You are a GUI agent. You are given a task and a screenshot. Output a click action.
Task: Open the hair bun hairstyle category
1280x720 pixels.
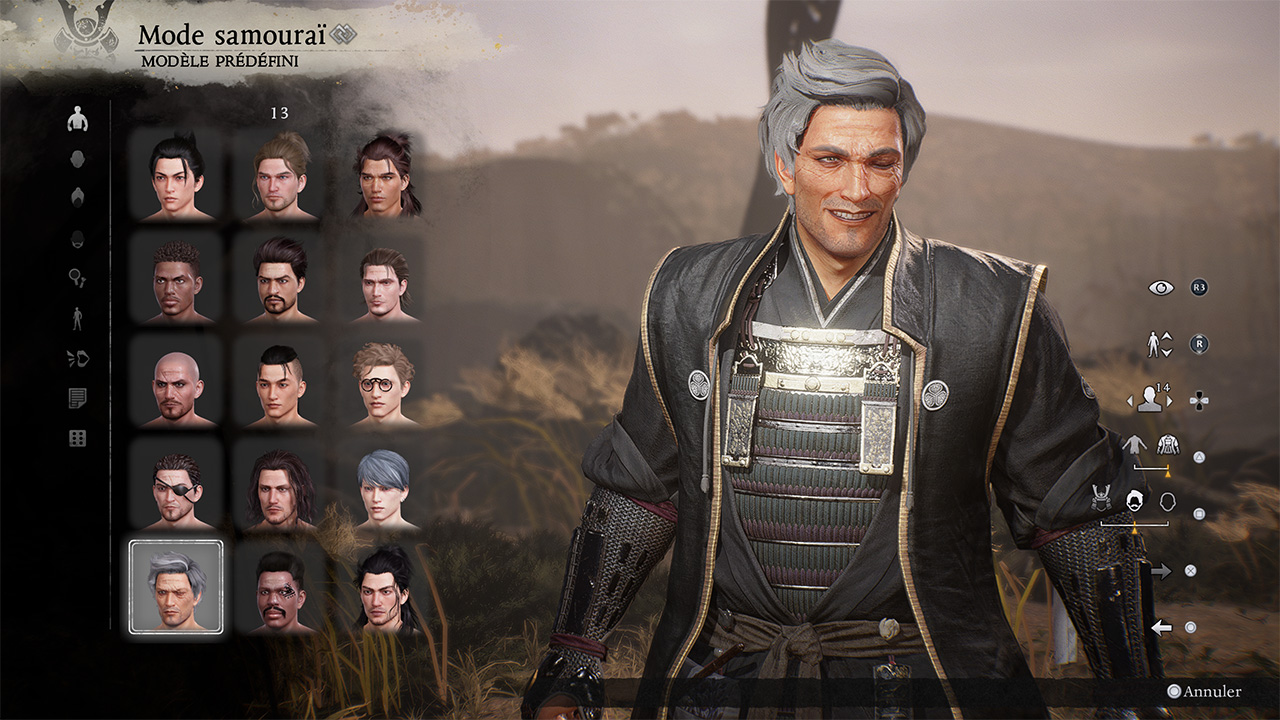[77, 198]
